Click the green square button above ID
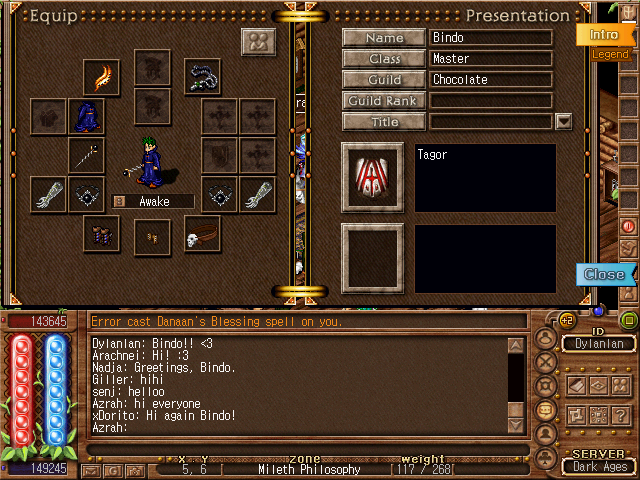This screenshot has height=480, width=640. (x=628, y=320)
